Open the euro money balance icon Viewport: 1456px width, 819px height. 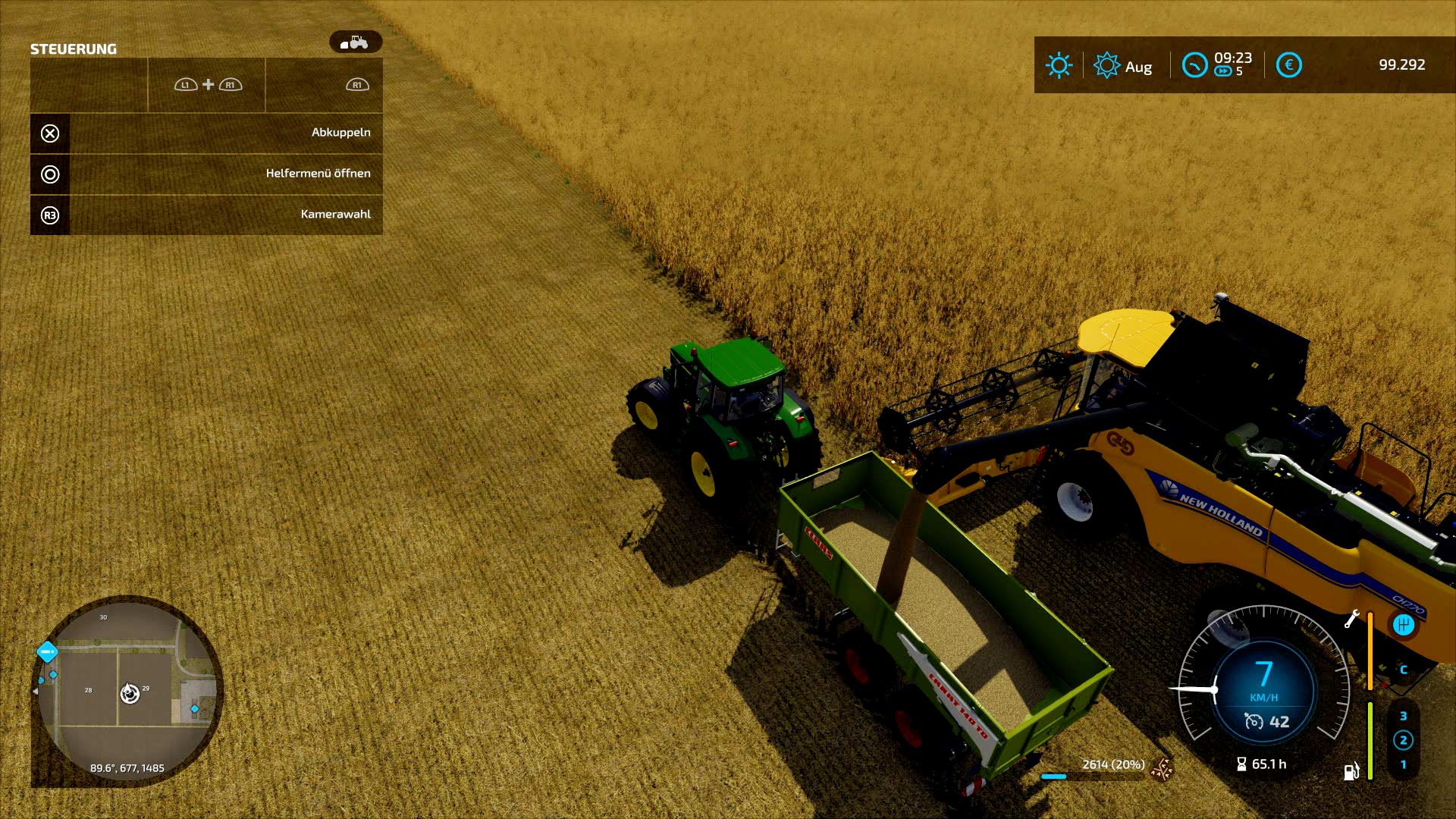pos(1288,65)
